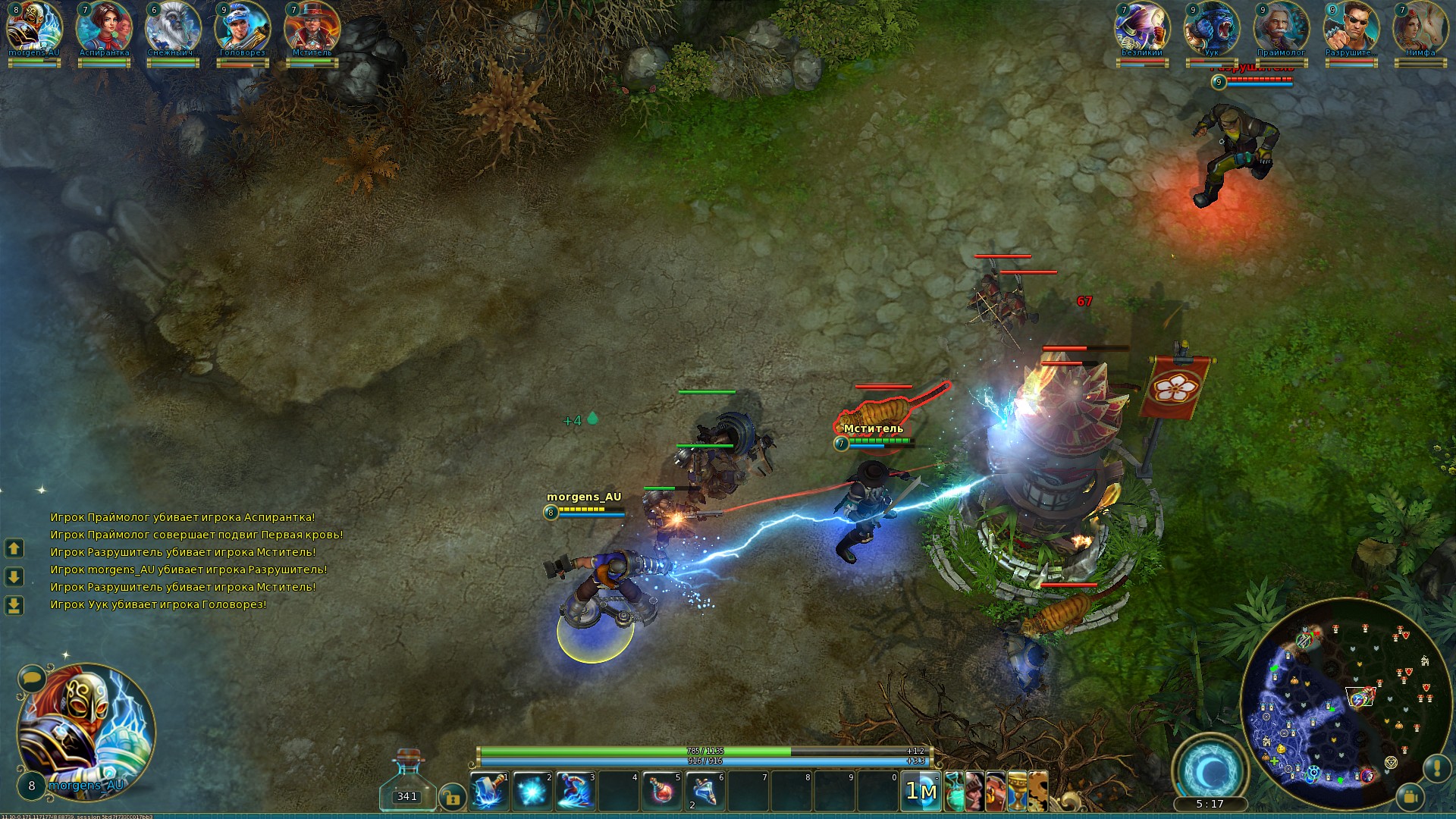Jump to the latest log messages
The image size is (1456, 819).
coord(14,605)
